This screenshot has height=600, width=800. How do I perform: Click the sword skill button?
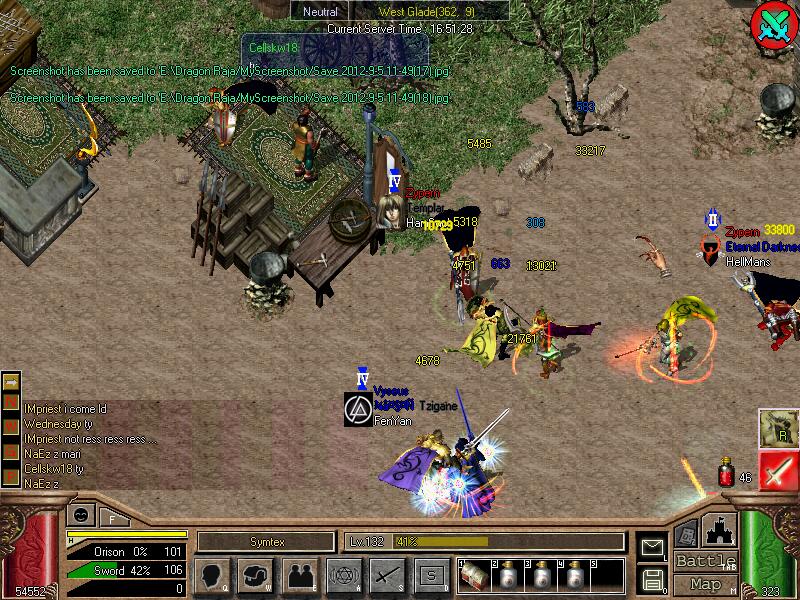[x=387, y=575]
